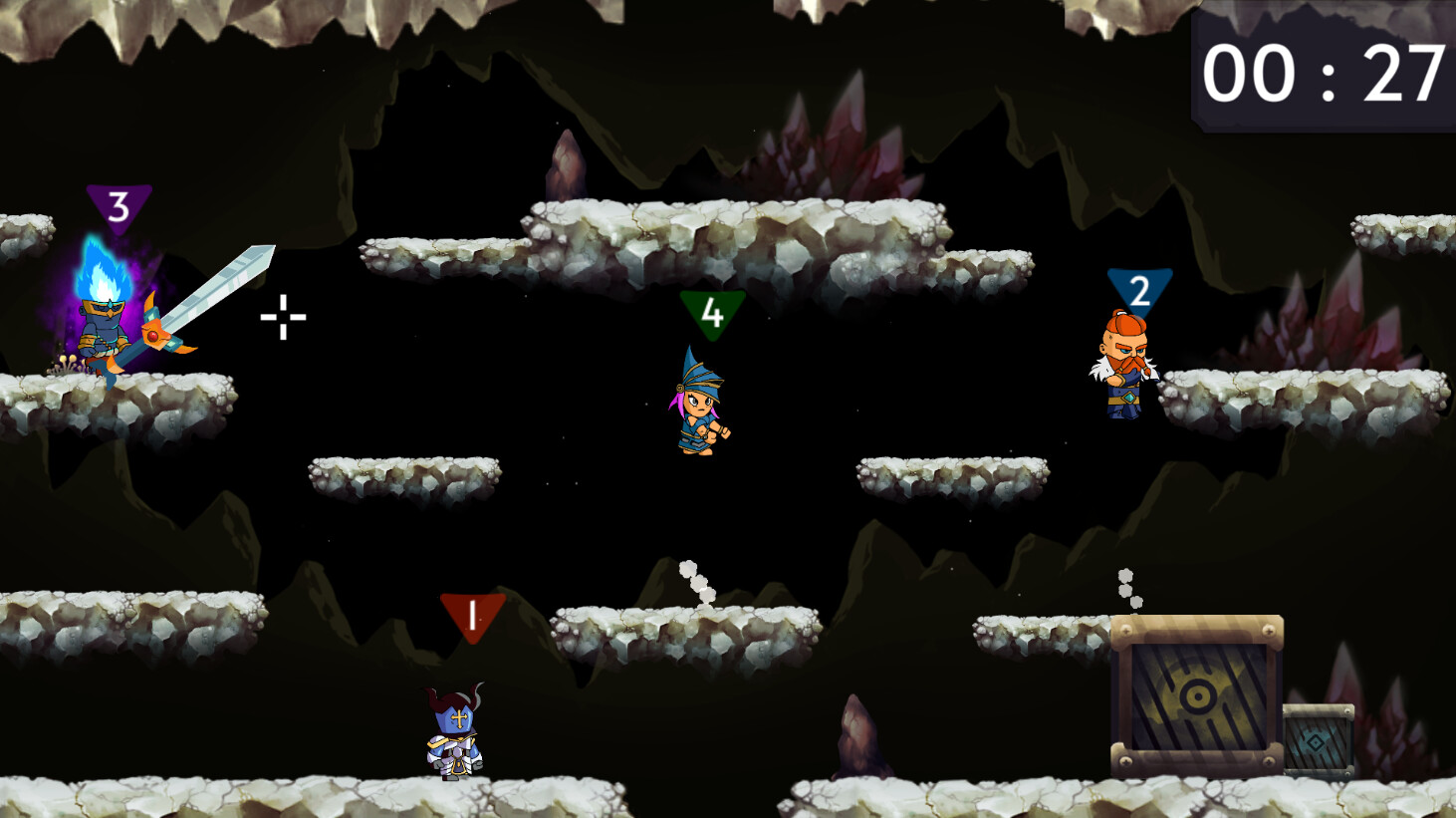Click the crosshair cursor marker
The width and height of the screenshot is (1456, 818).
(x=283, y=316)
